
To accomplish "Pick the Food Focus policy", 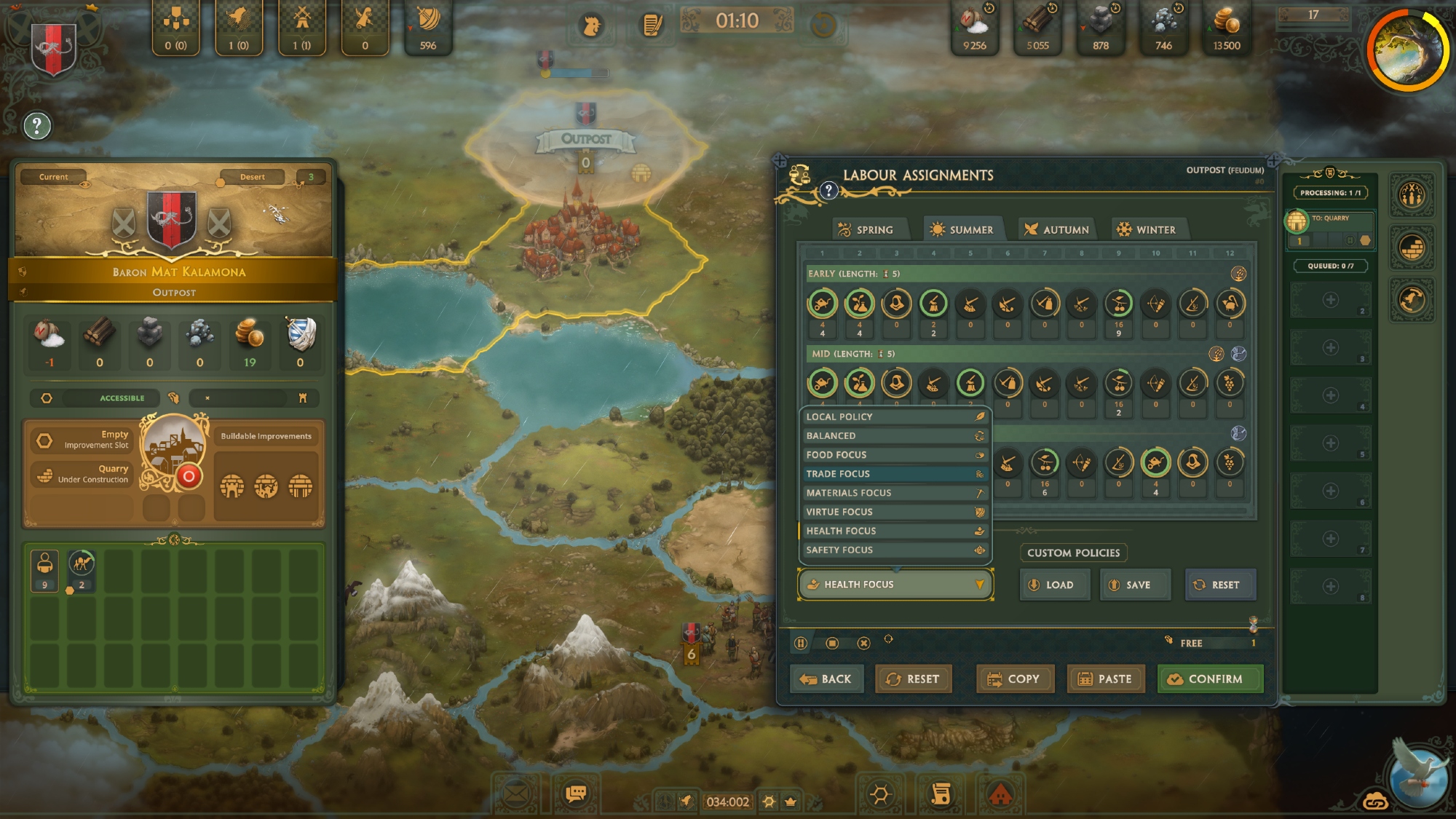I will (894, 454).
